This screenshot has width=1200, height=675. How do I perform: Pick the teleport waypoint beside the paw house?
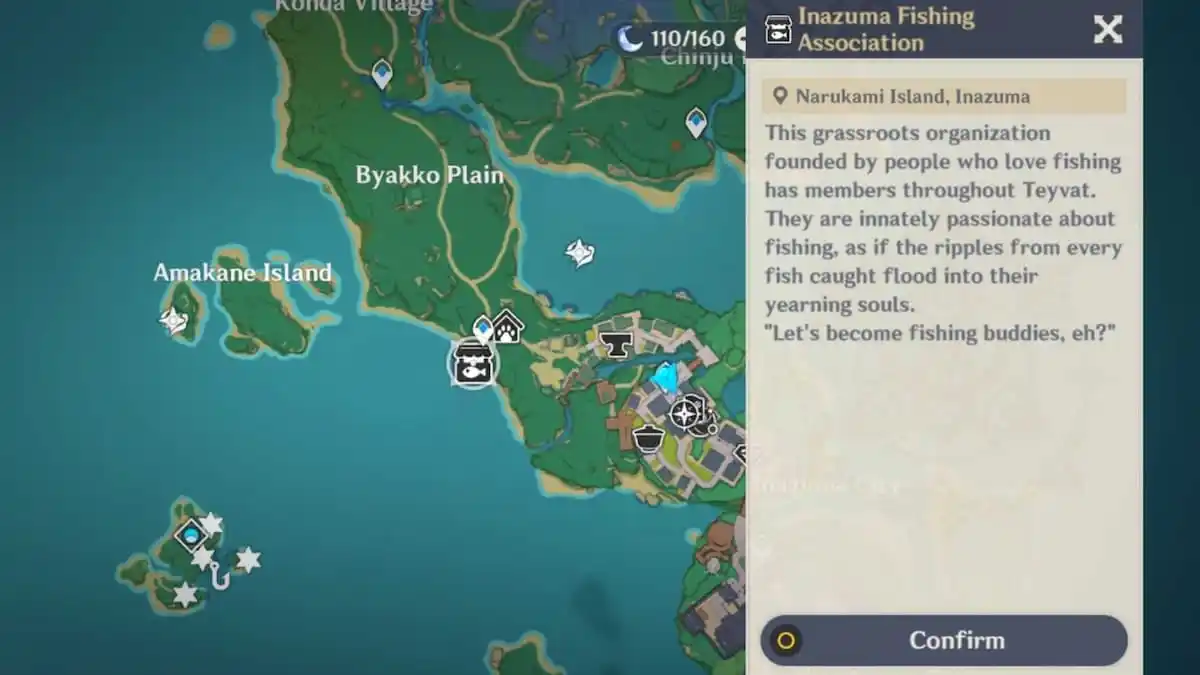click(484, 328)
